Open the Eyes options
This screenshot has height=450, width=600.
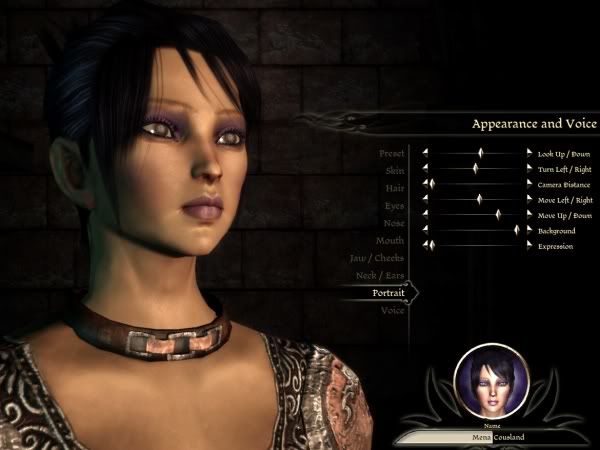coord(394,205)
